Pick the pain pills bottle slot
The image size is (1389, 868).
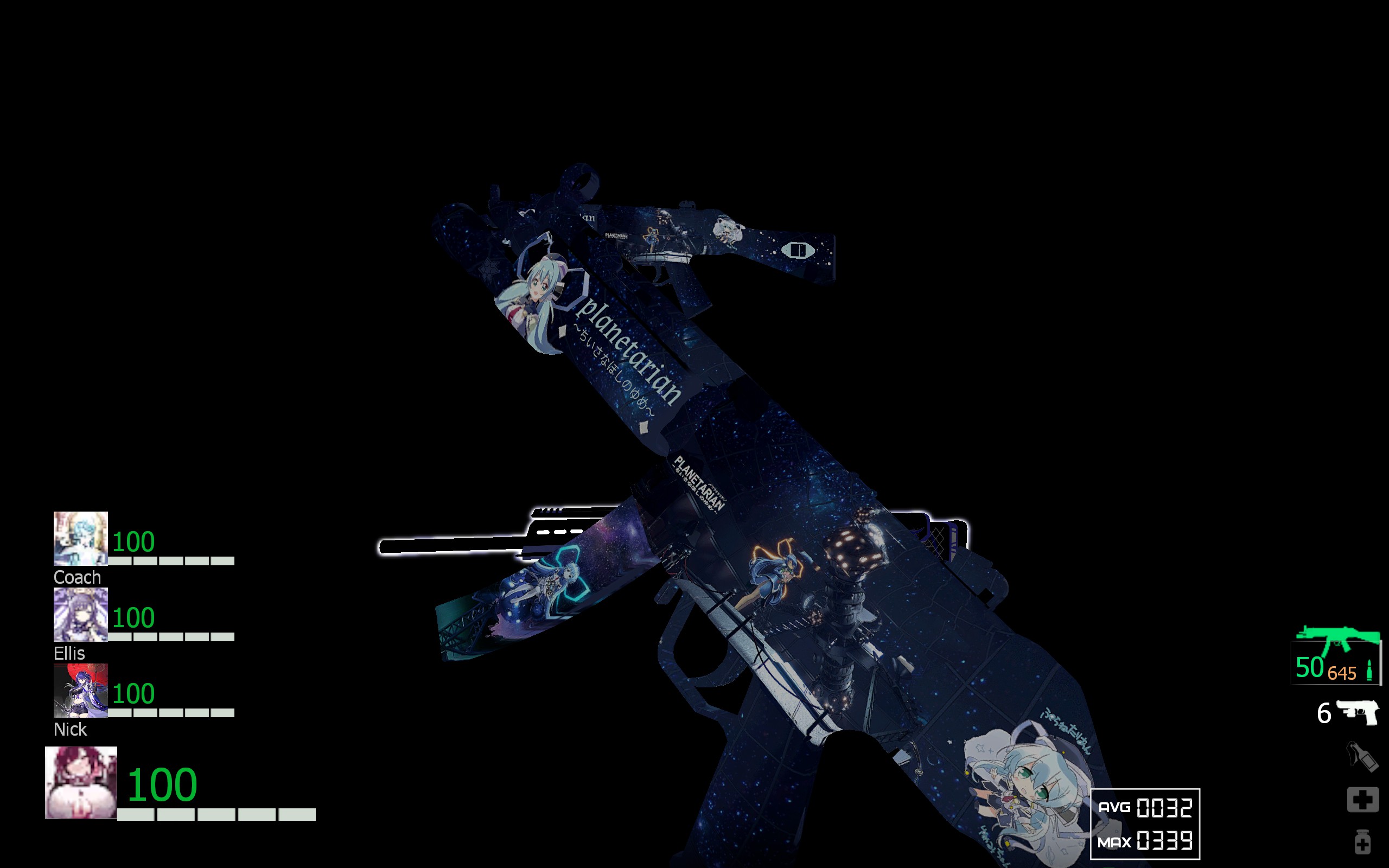click(1362, 842)
